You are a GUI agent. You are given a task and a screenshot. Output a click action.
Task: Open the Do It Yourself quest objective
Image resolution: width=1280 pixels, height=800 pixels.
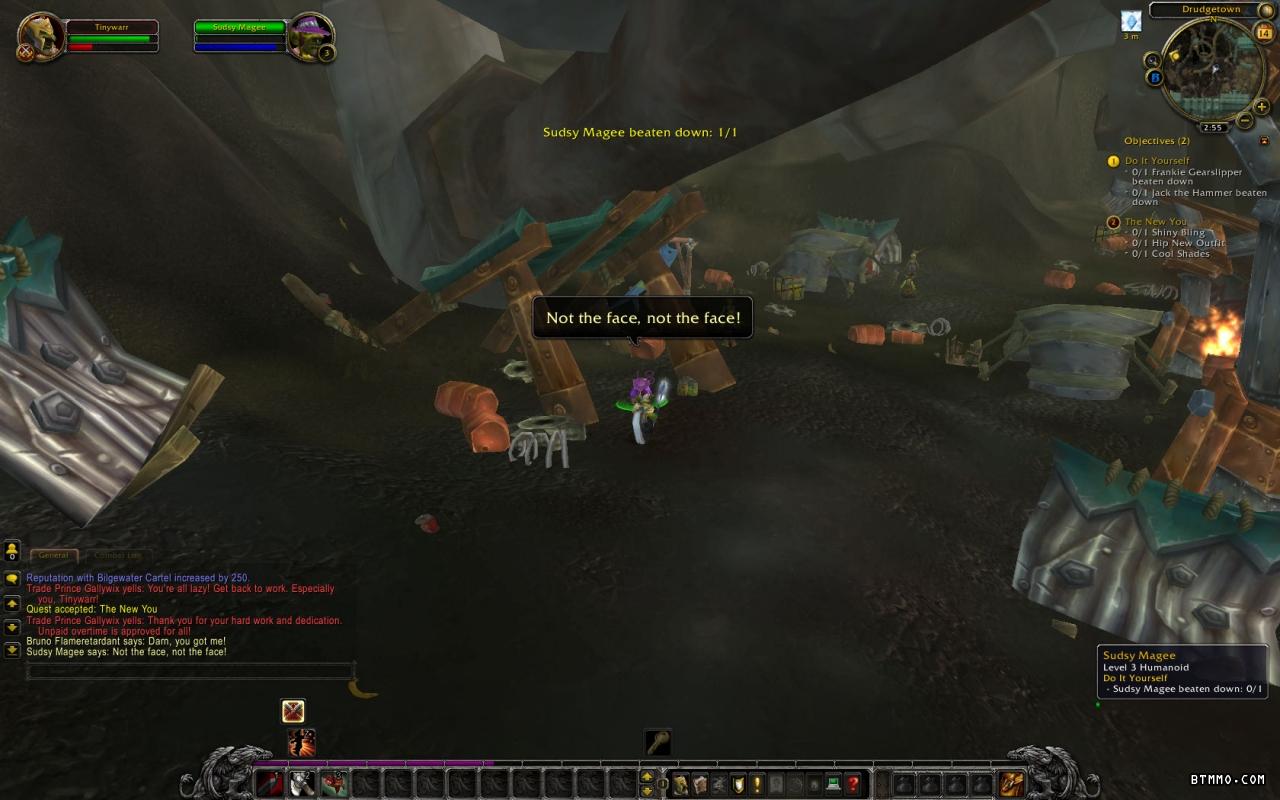click(x=1156, y=161)
